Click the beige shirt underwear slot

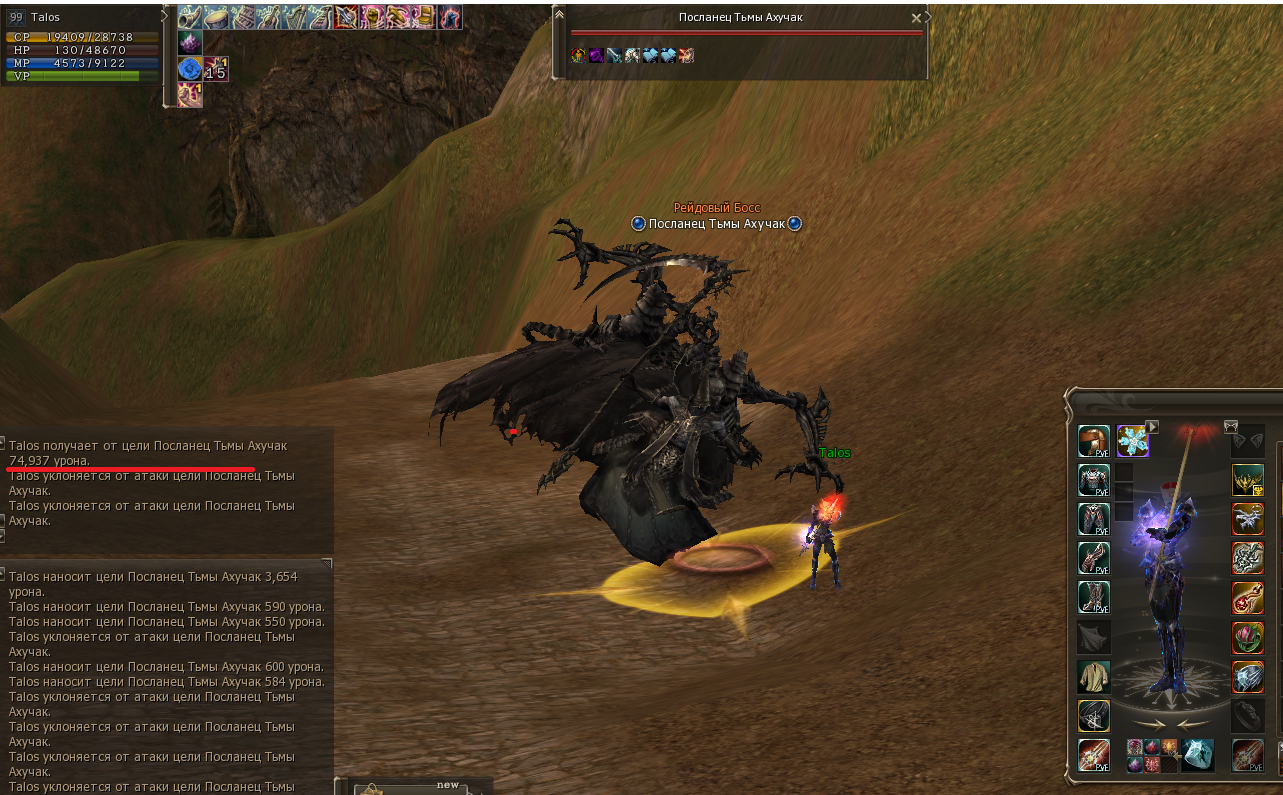tap(1093, 676)
